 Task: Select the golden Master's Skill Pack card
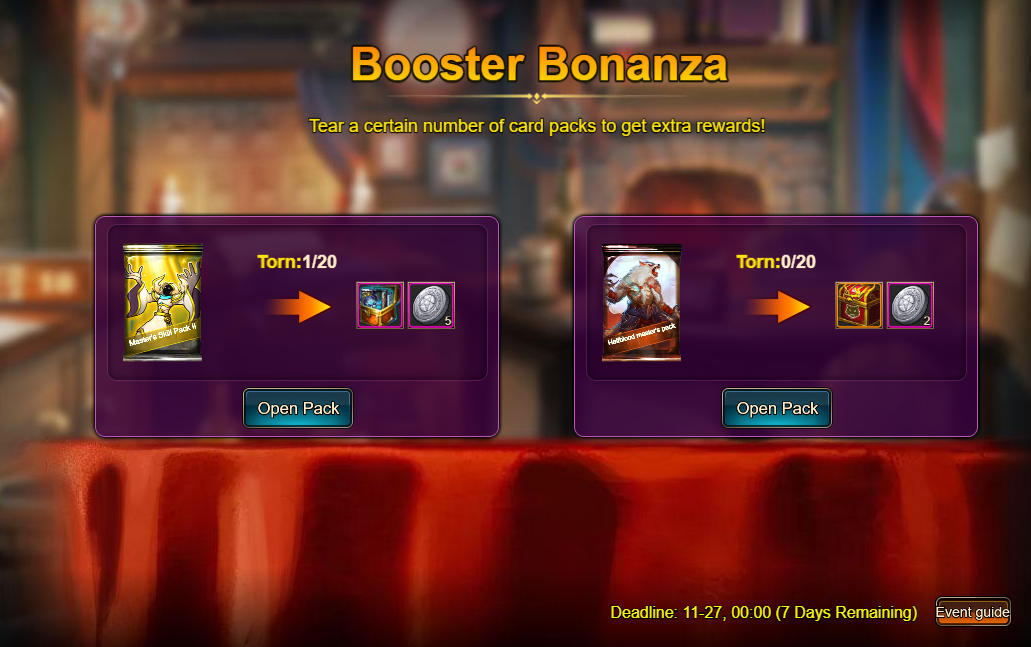coord(162,304)
